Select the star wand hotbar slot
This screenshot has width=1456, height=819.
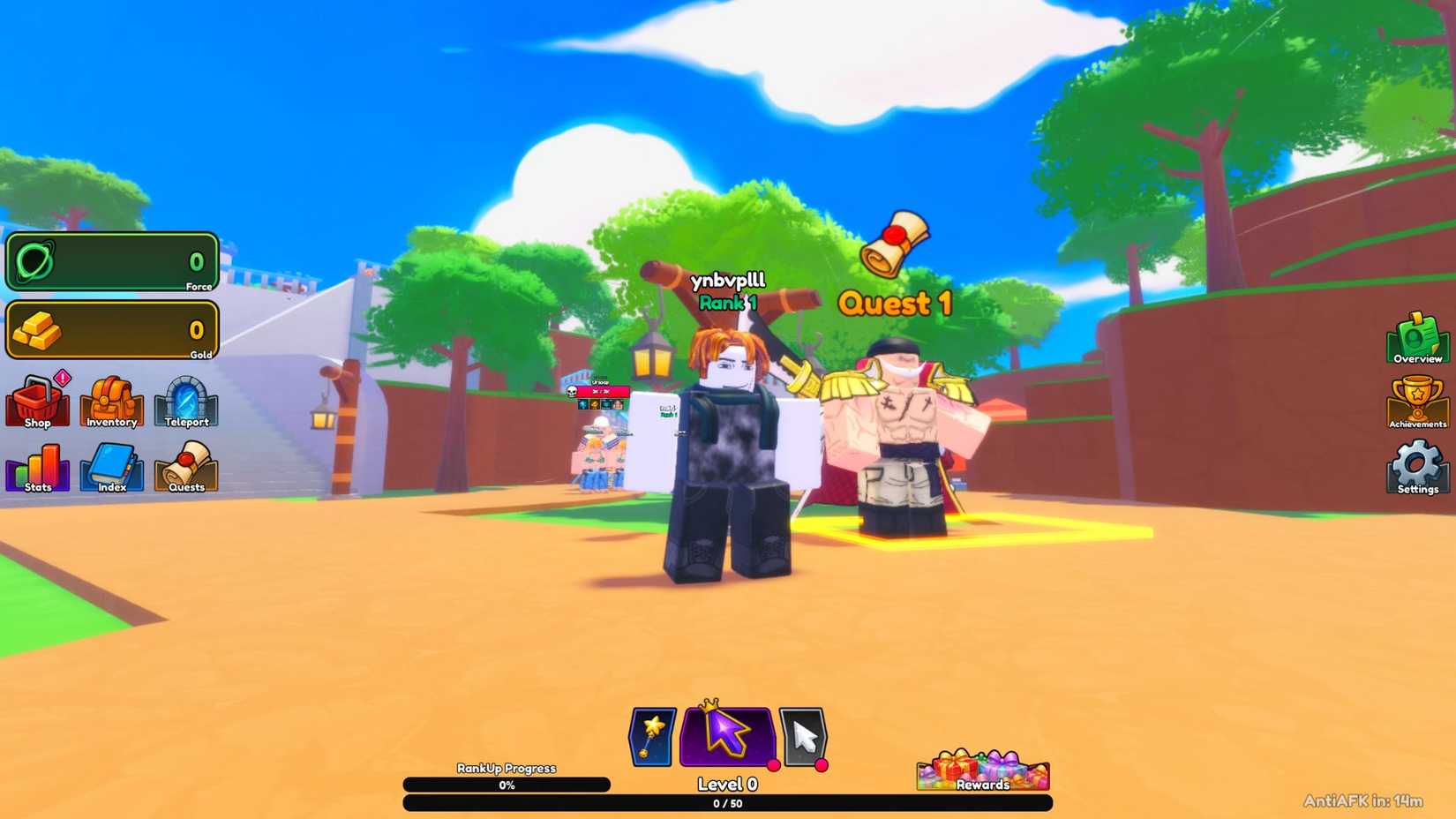point(650,735)
